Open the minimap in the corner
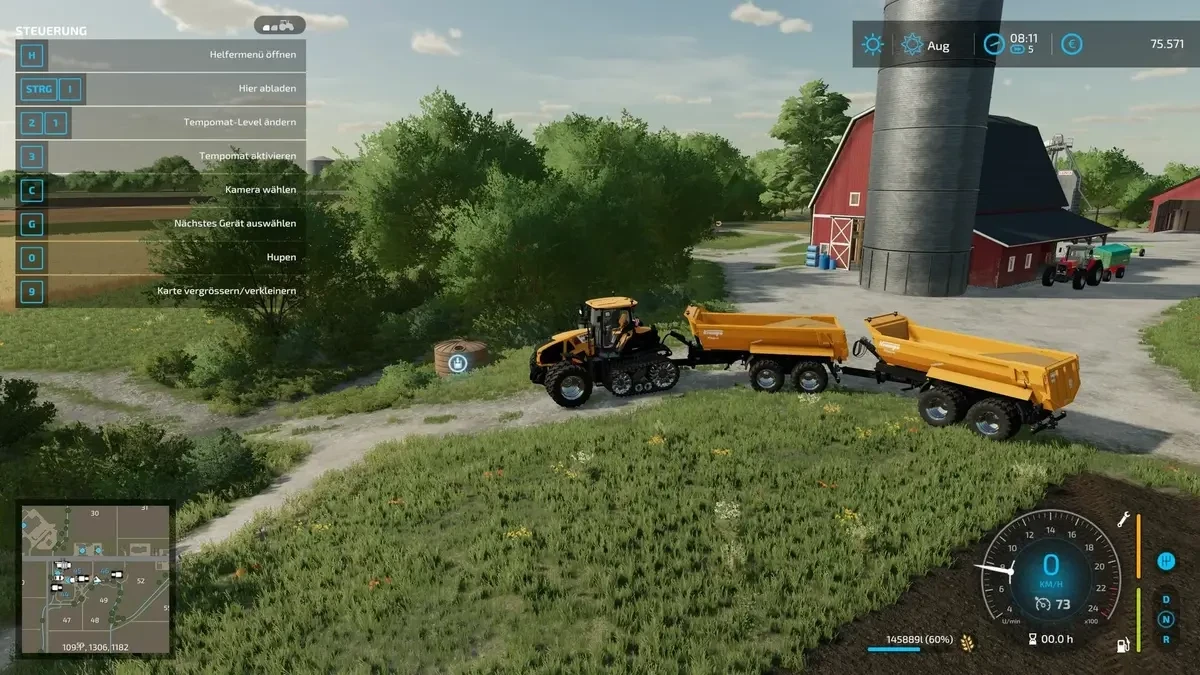The image size is (1200, 675). (96, 579)
